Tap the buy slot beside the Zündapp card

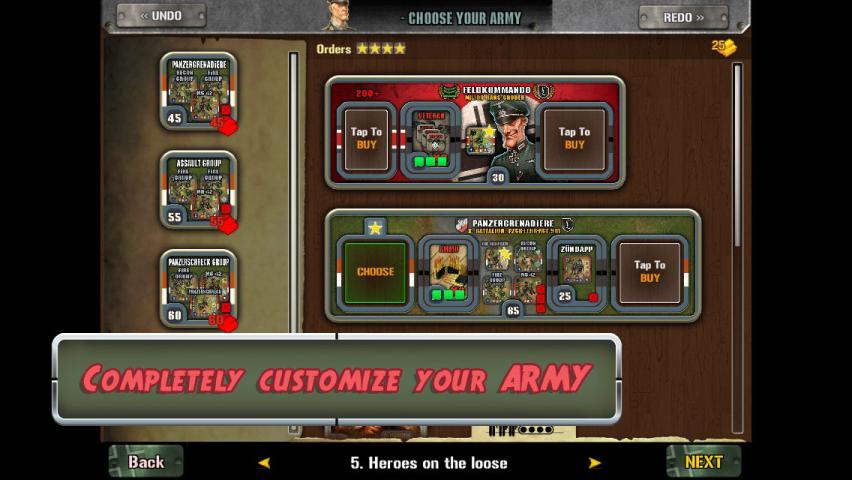click(x=649, y=271)
